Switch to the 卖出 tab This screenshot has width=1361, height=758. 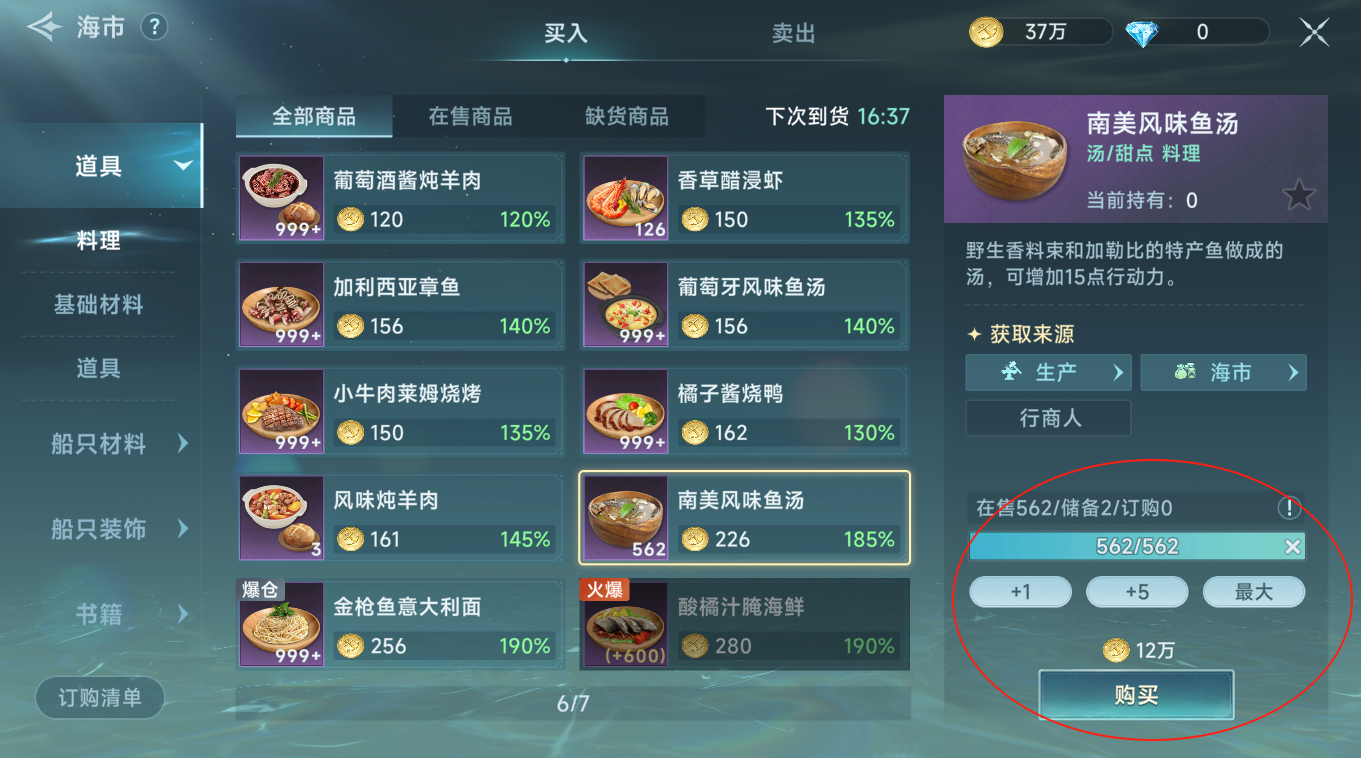tap(793, 33)
